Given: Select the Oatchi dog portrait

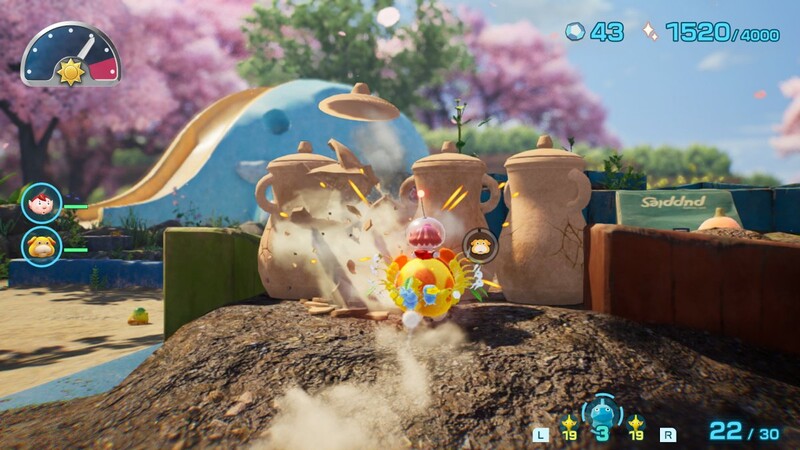Looking at the screenshot, I should 41,245.
